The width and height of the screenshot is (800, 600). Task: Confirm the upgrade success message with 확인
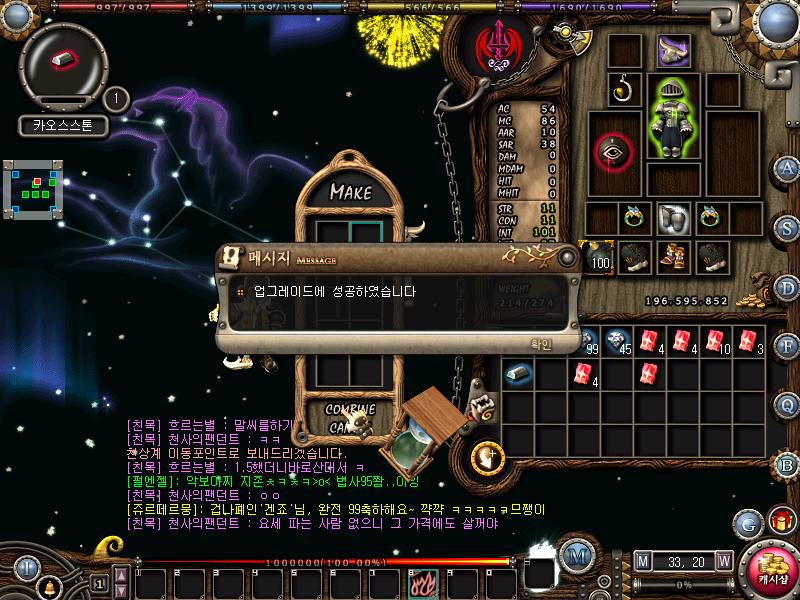click(x=541, y=343)
